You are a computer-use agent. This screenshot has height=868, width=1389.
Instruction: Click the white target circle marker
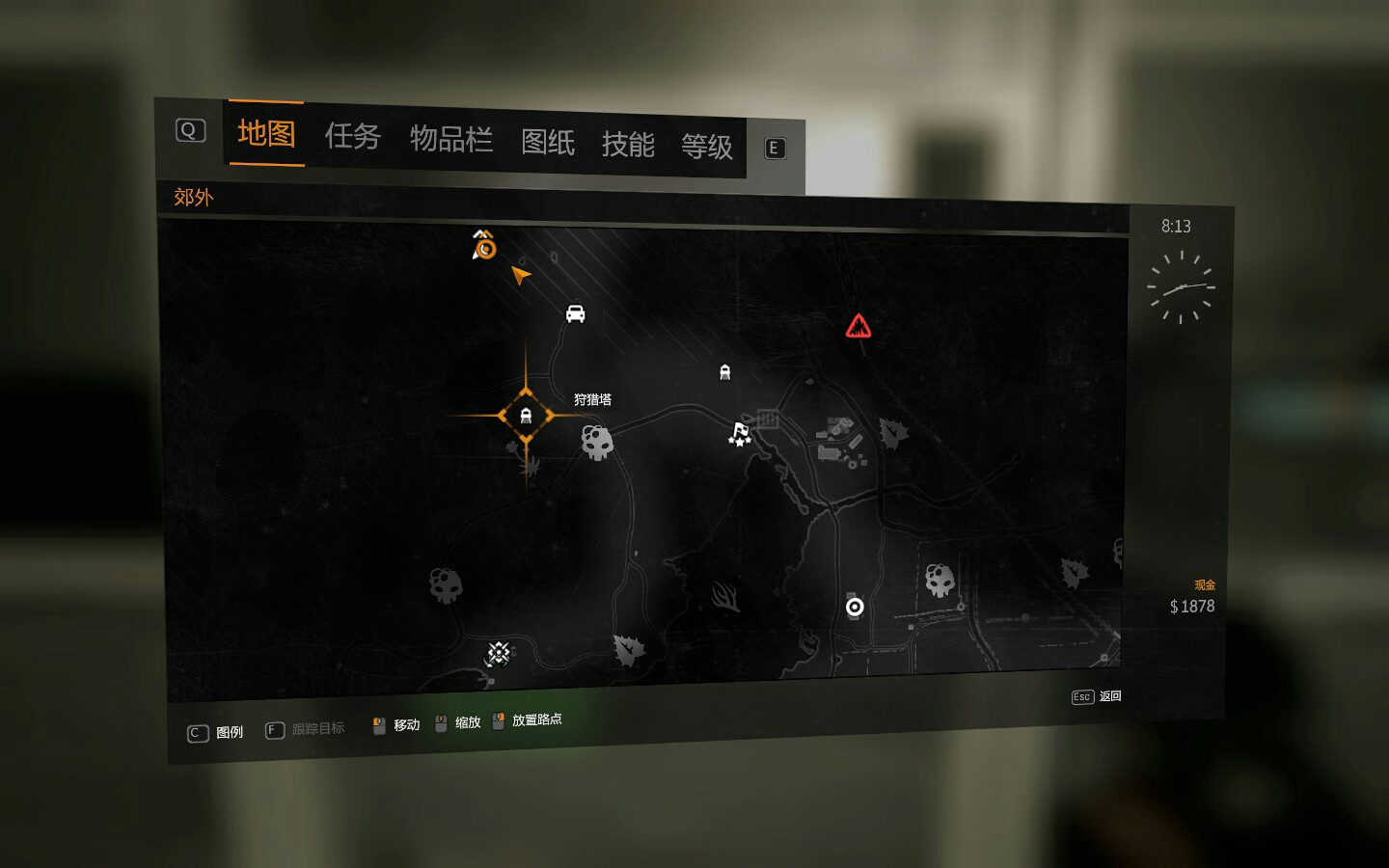[x=855, y=607]
